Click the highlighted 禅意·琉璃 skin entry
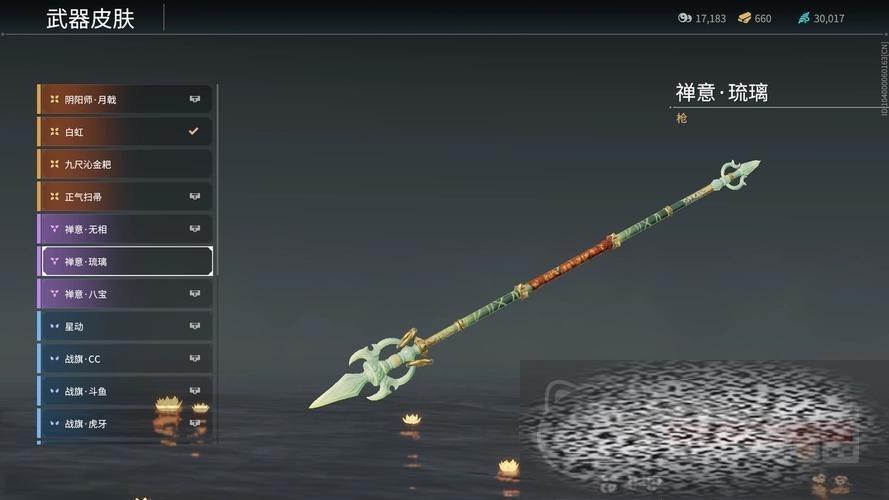The height and width of the screenshot is (500, 889). click(125, 261)
